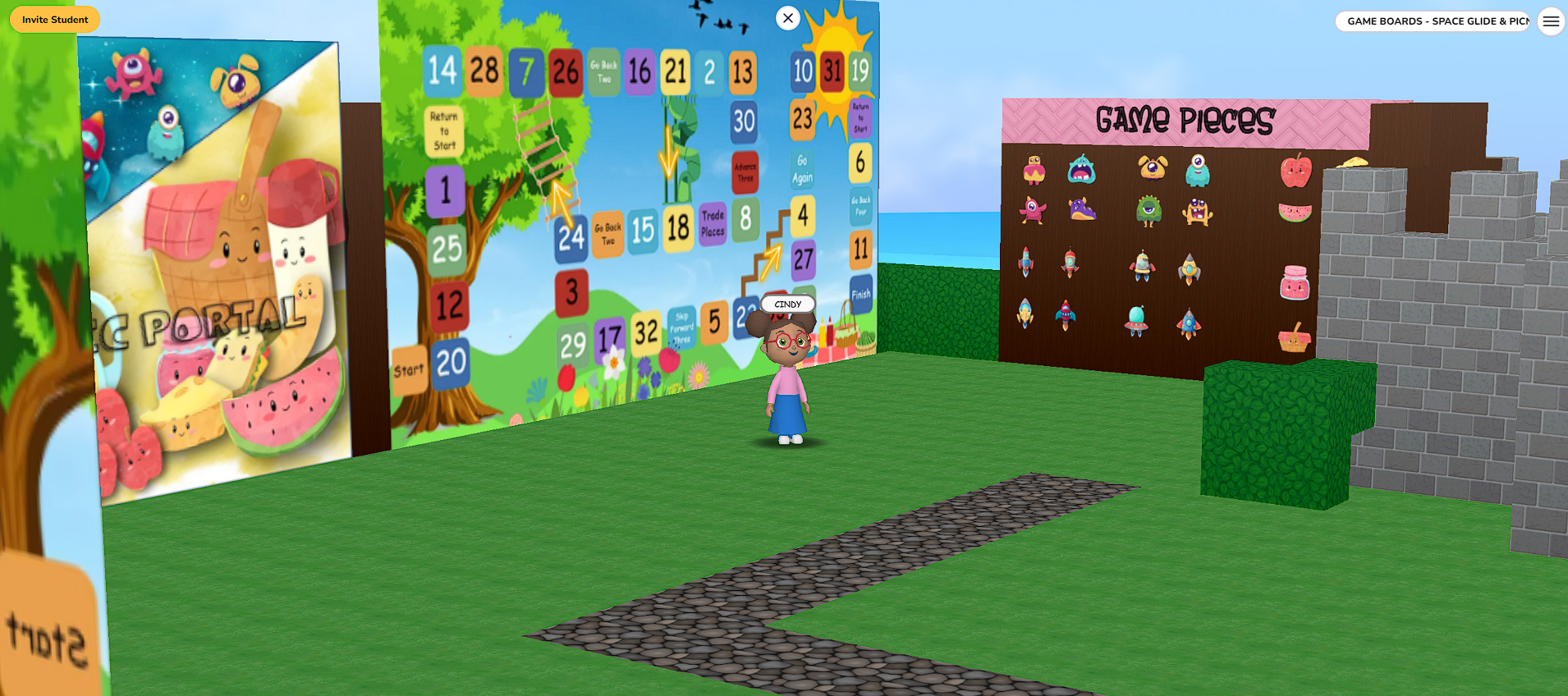Click the Invite Student button
1568x696 pixels.
[54, 19]
